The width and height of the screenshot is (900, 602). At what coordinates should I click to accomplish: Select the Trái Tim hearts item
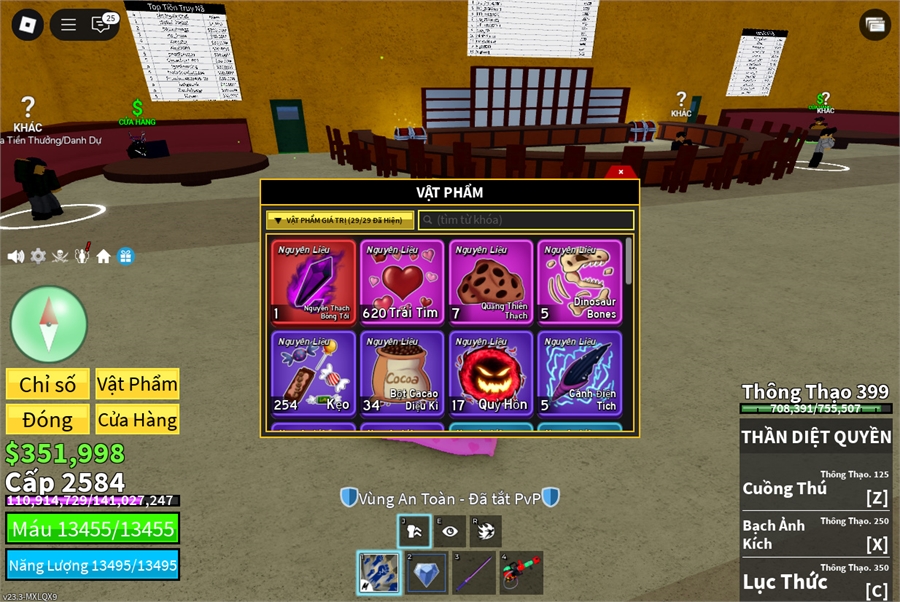(x=402, y=282)
